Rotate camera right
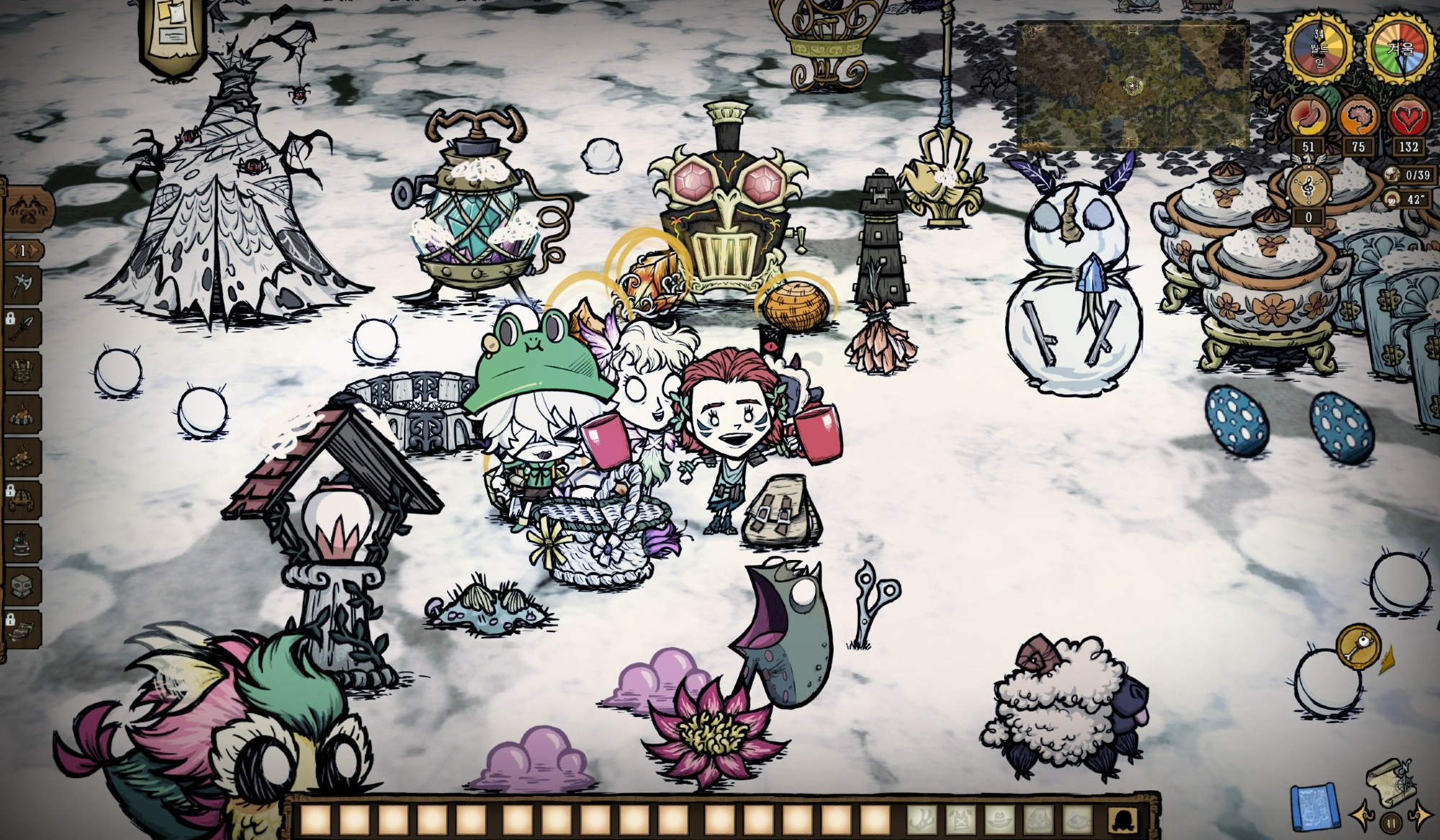Screen dimensions: 1440x840 click(1421, 815)
